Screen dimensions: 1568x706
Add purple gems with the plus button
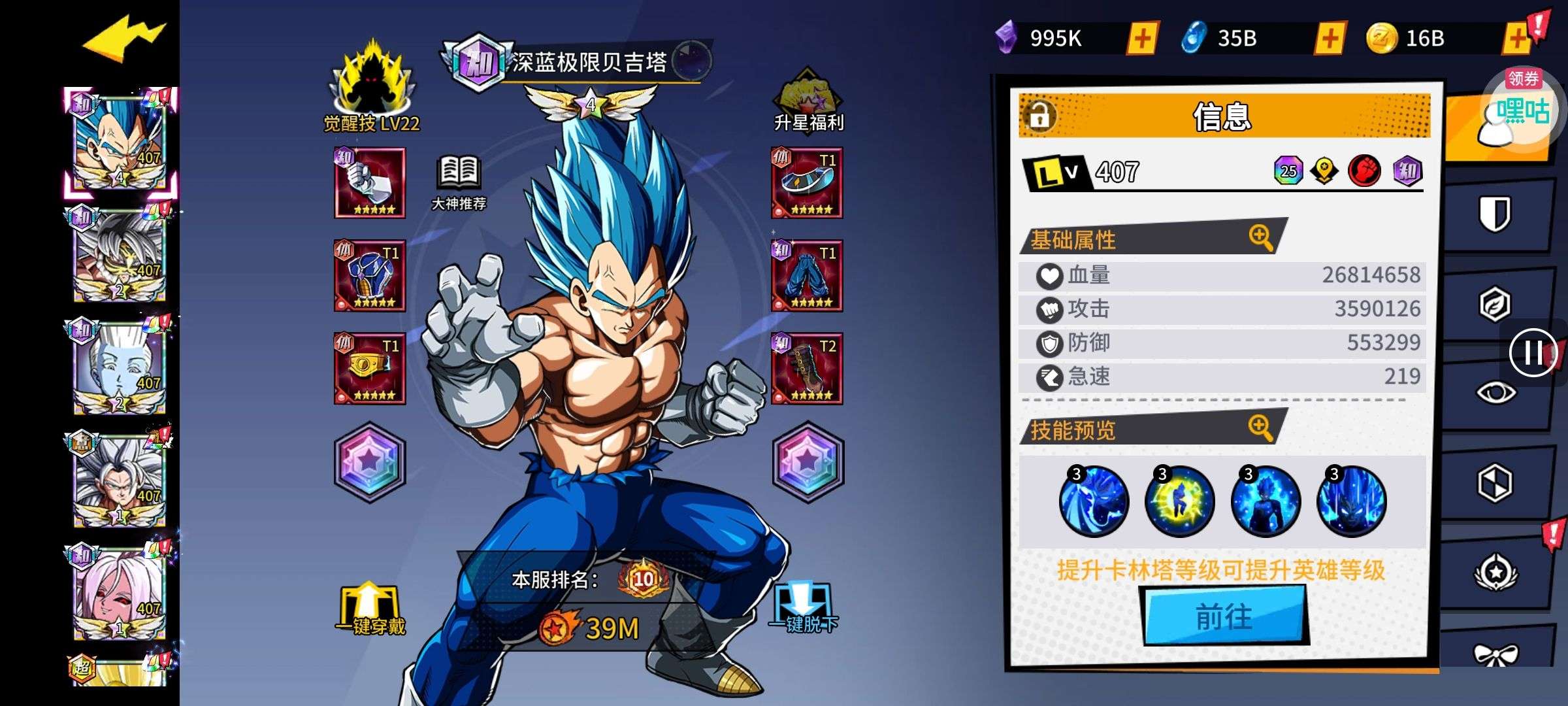click(1142, 39)
